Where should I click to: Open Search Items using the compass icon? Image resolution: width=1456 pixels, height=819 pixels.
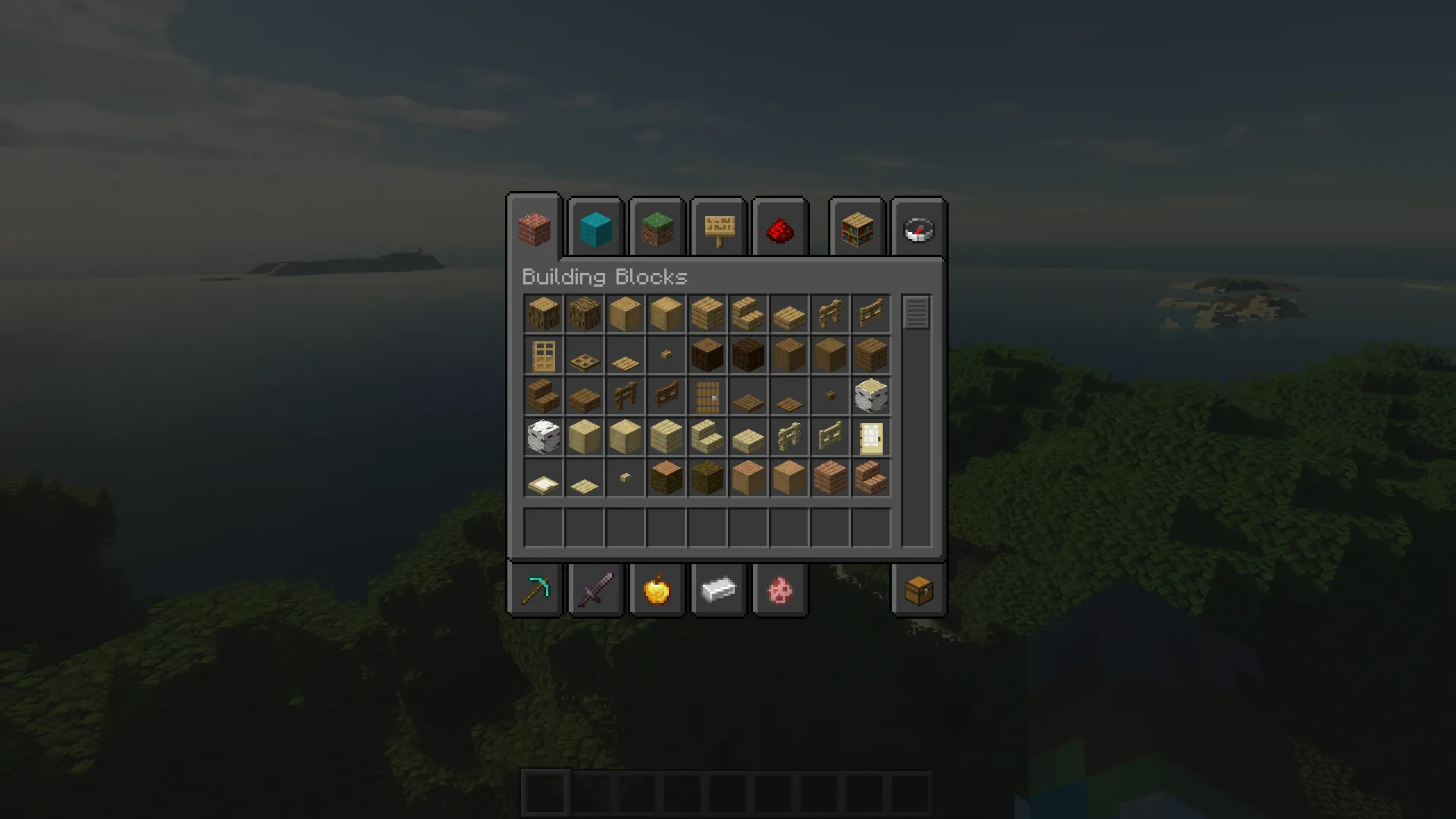918,228
